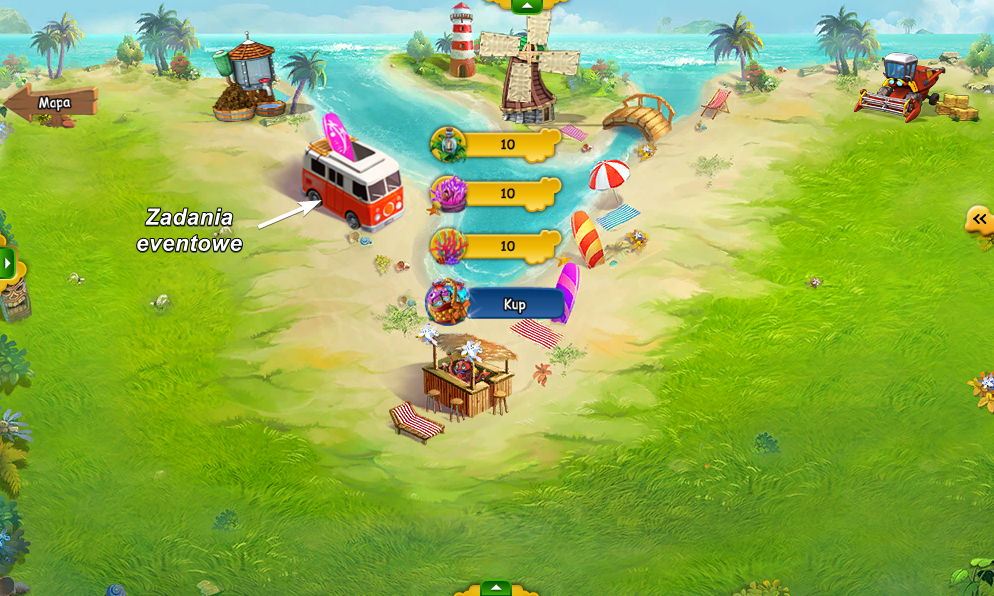Choose the purple coral resource icon
The image size is (994, 596).
(448, 193)
